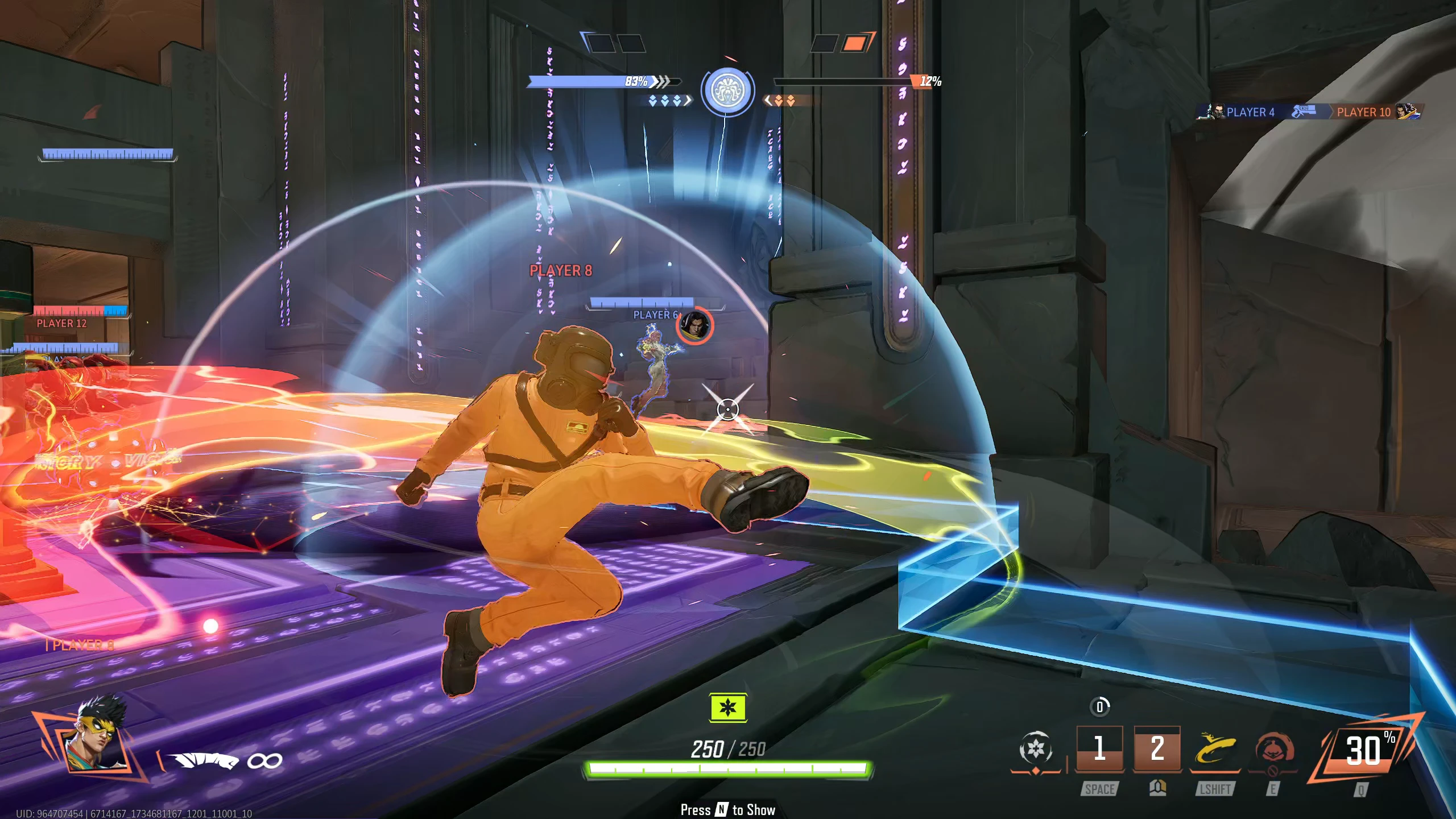The width and height of the screenshot is (1456, 819).
Task: Click the green star status buff icon
Action: click(x=728, y=708)
